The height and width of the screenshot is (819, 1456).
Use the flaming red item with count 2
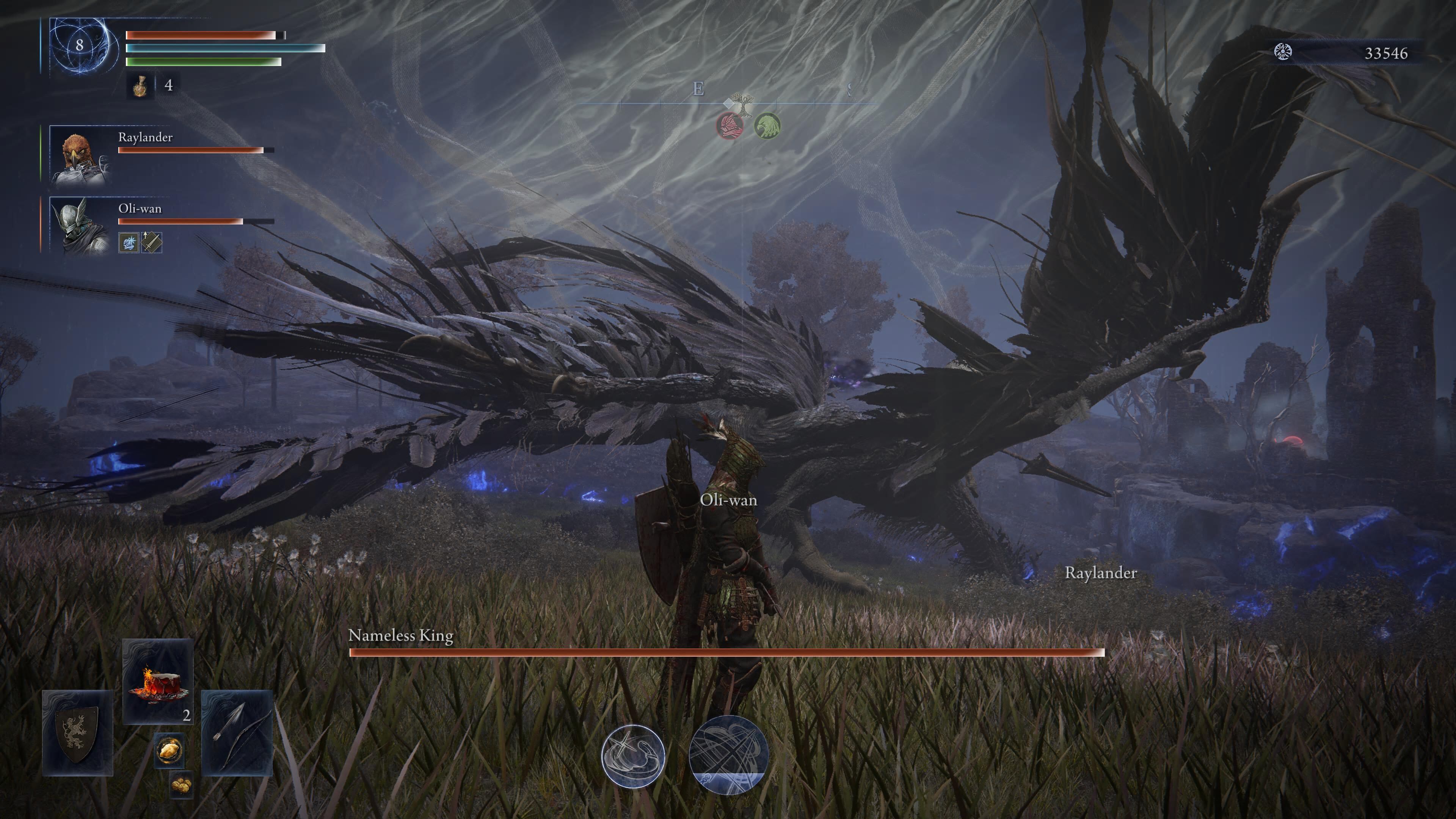point(158,682)
